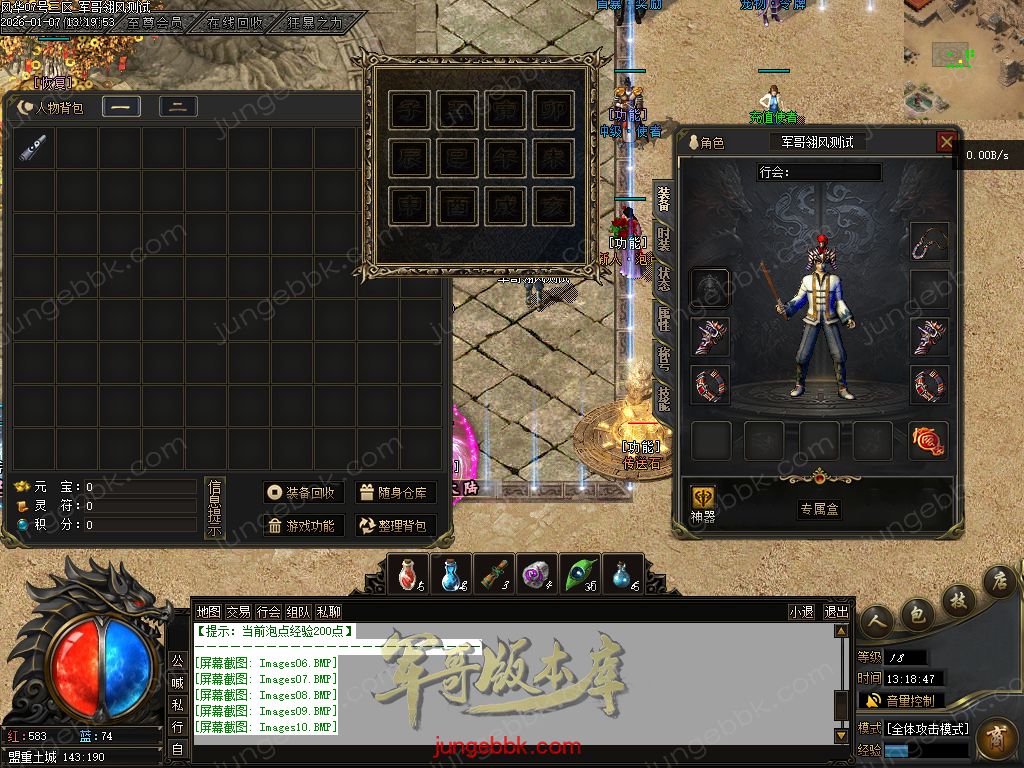Open 游戏功能 game functions
Viewport: 1024px width, 768px height.
tap(304, 526)
